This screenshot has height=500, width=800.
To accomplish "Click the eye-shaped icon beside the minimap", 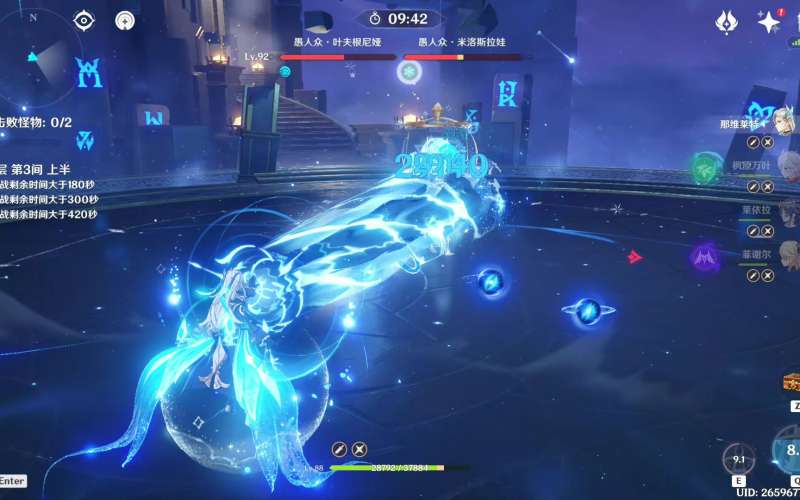I will 85,20.
